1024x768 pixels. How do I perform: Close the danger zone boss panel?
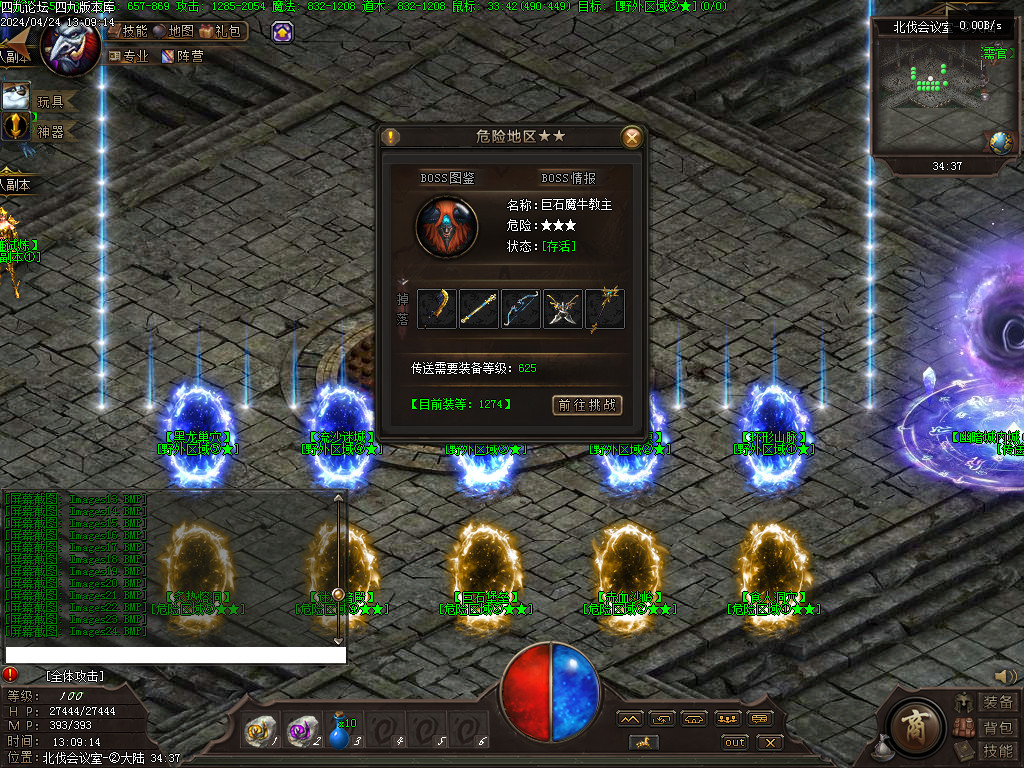point(632,138)
